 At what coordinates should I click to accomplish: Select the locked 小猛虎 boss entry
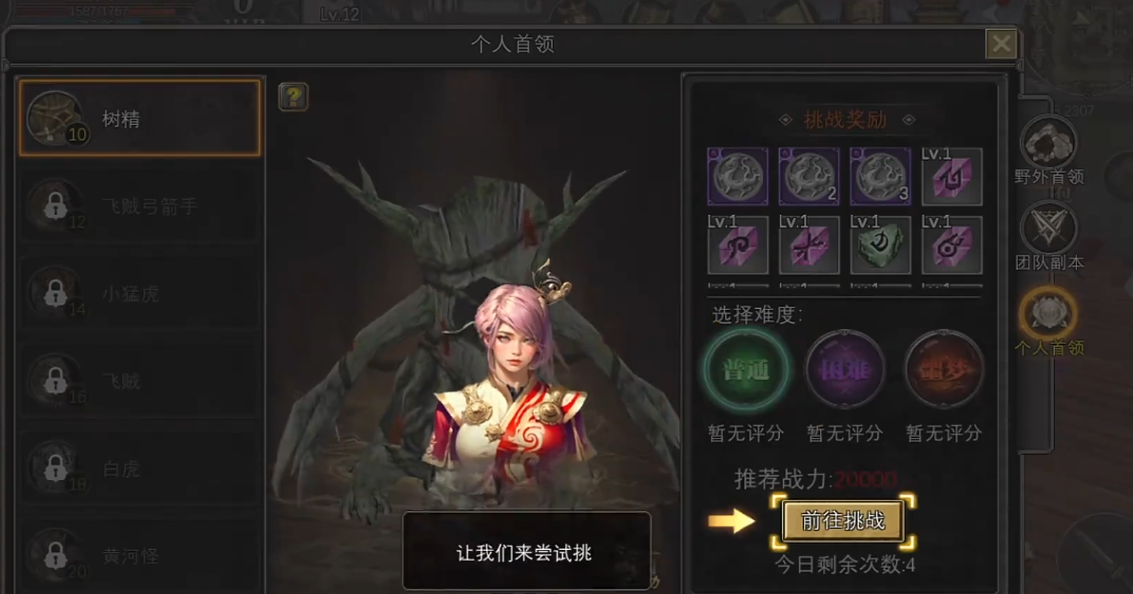[139, 295]
